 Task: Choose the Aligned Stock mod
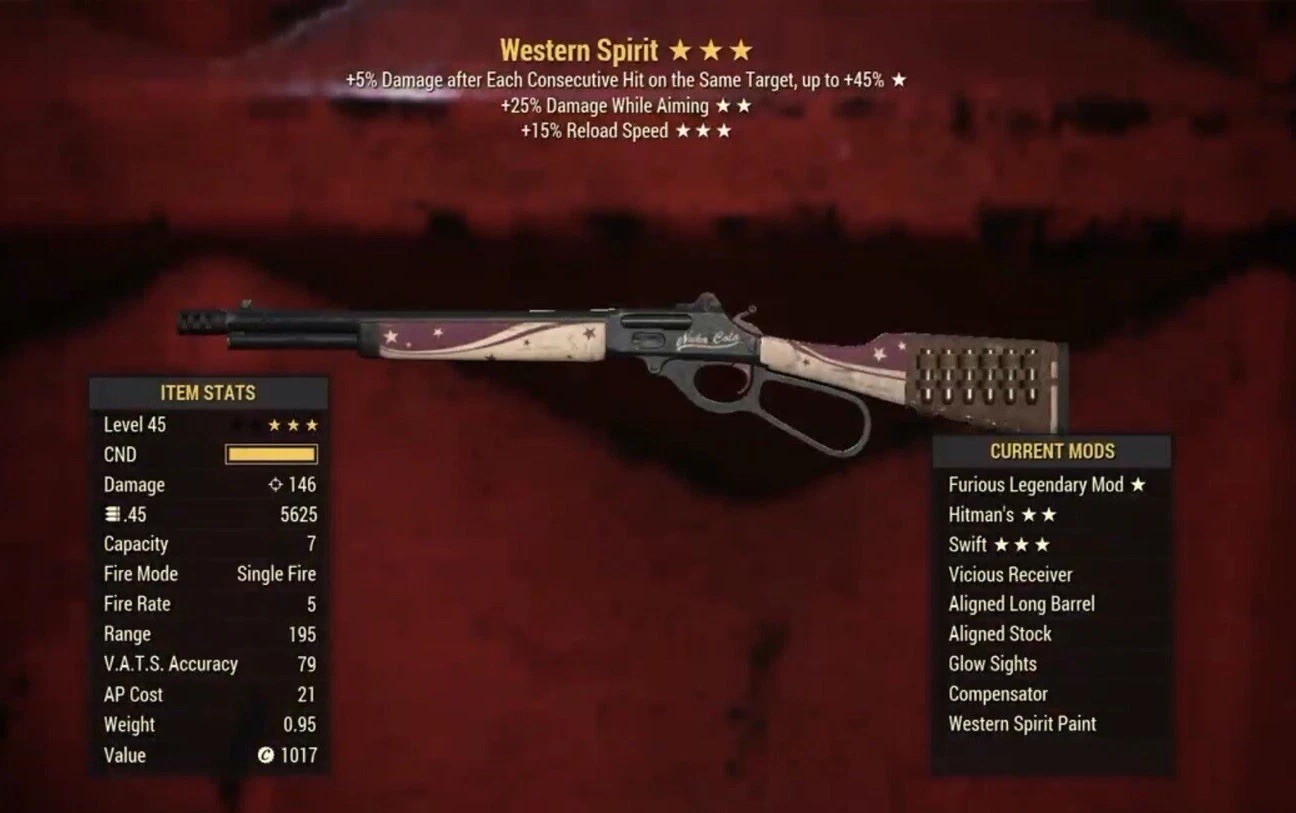click(x=1000, y=634)
